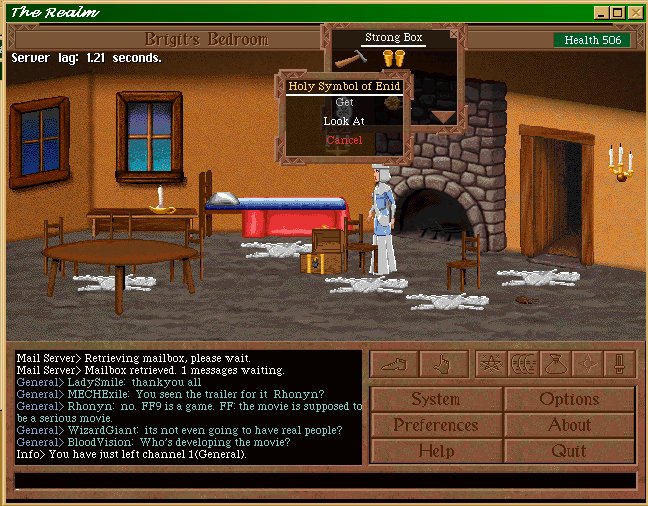Open the Help button
The width and height of the screenshot is (648, 506).
coord(435,451)
